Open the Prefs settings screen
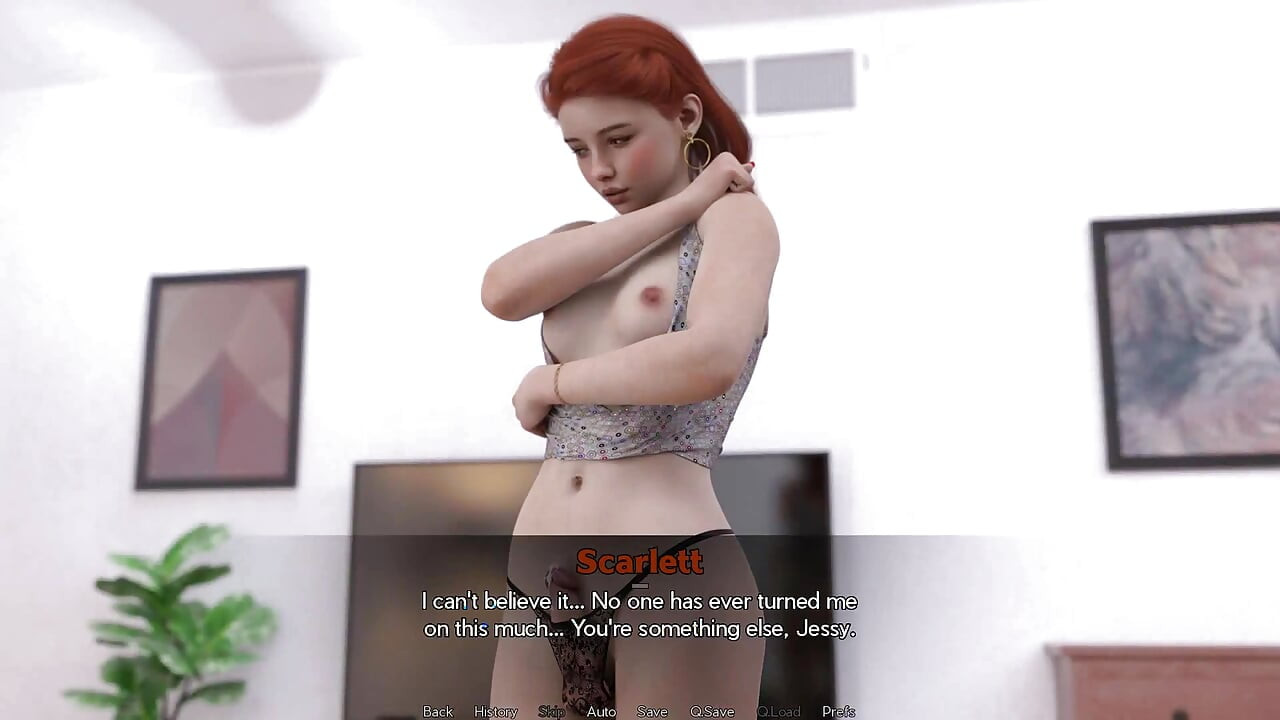Viewport: 1280px width, 720px height. [x=838, y=711]
